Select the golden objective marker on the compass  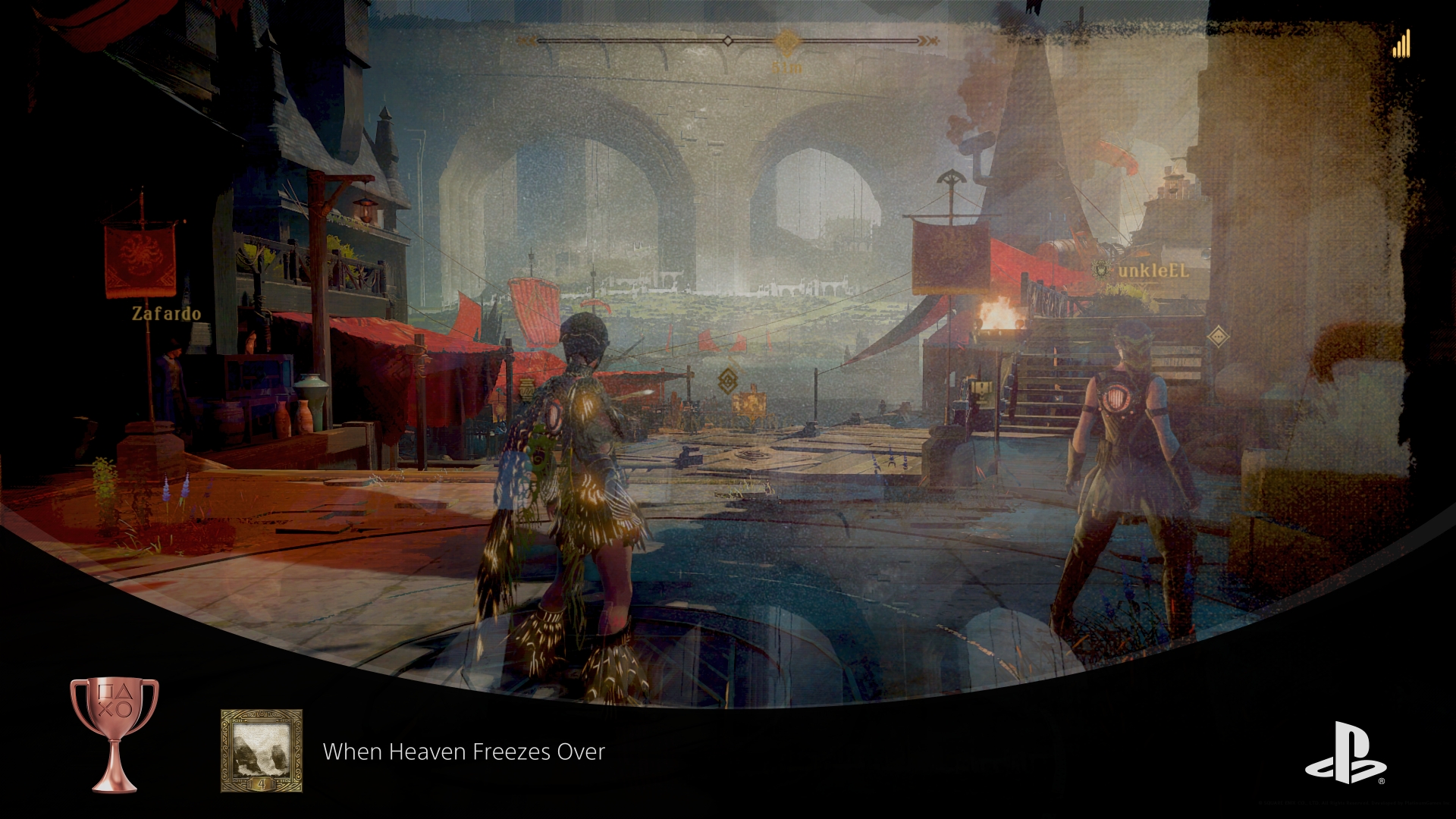[x=788, y=40]
